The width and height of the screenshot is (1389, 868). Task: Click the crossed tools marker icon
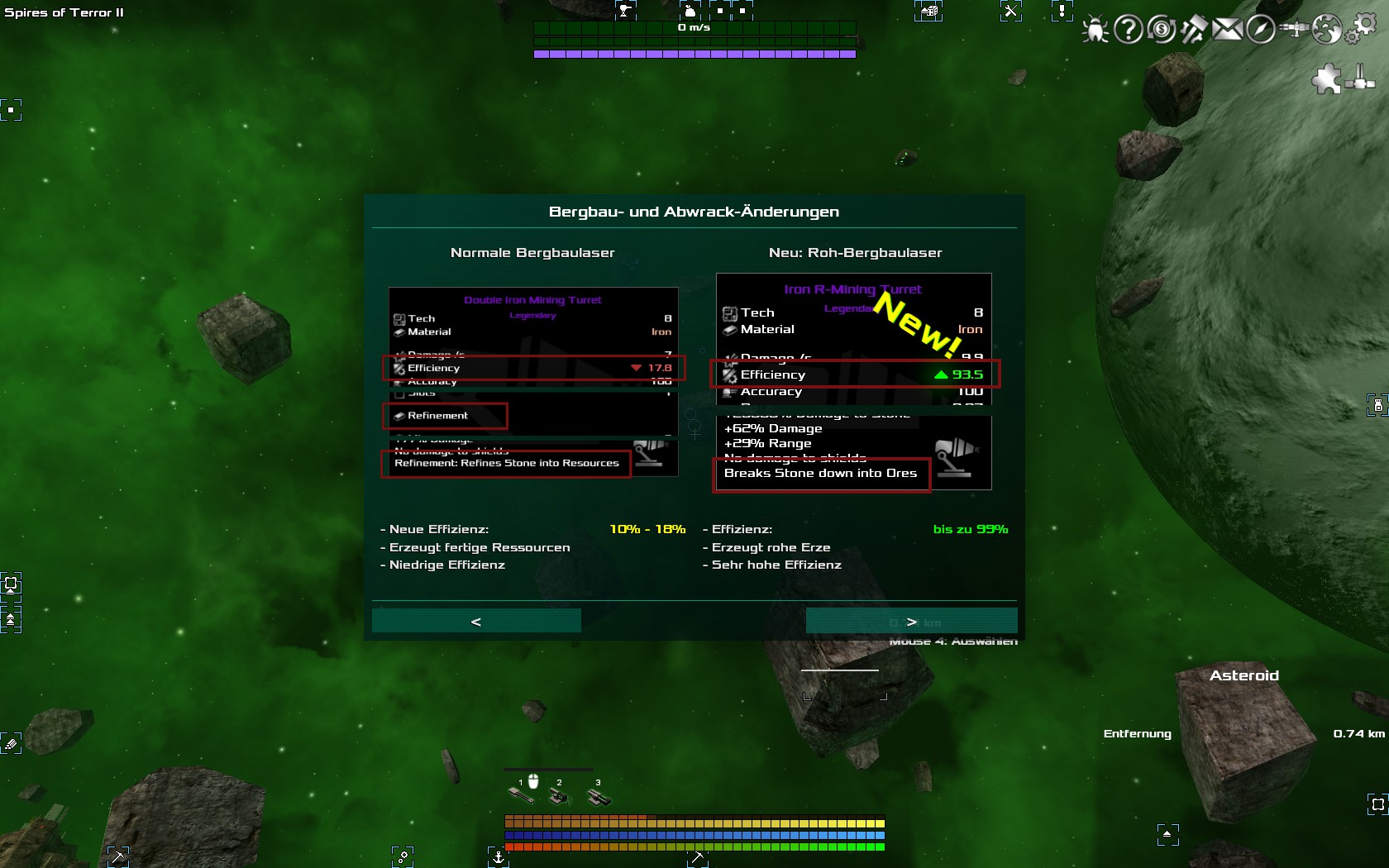(x=1010, y=12)
